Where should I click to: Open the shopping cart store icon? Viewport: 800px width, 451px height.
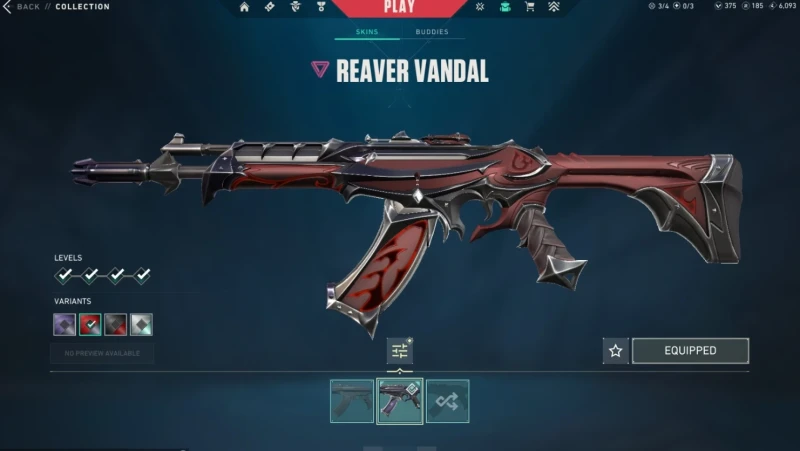529,7
